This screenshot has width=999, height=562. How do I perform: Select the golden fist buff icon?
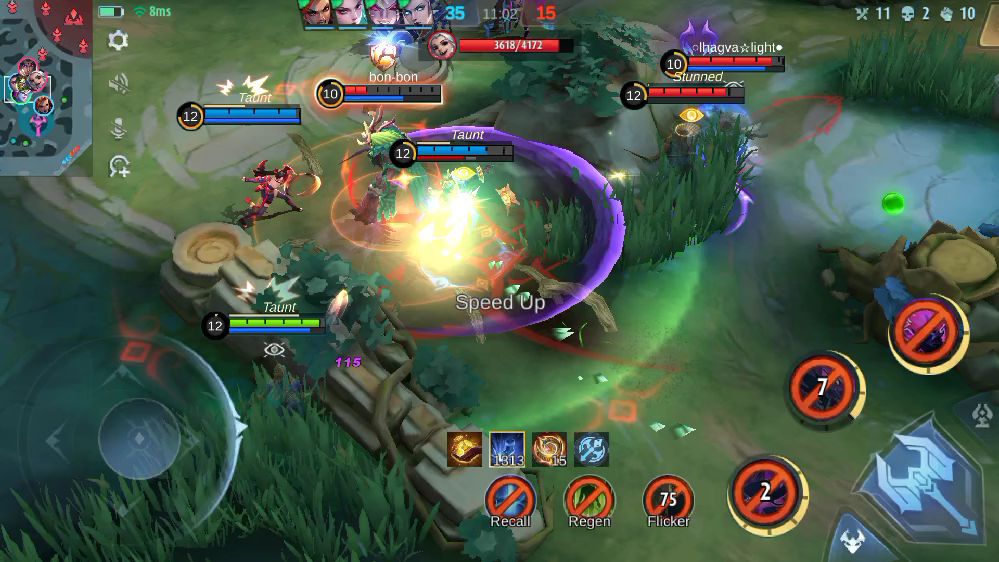click(464, 450)
